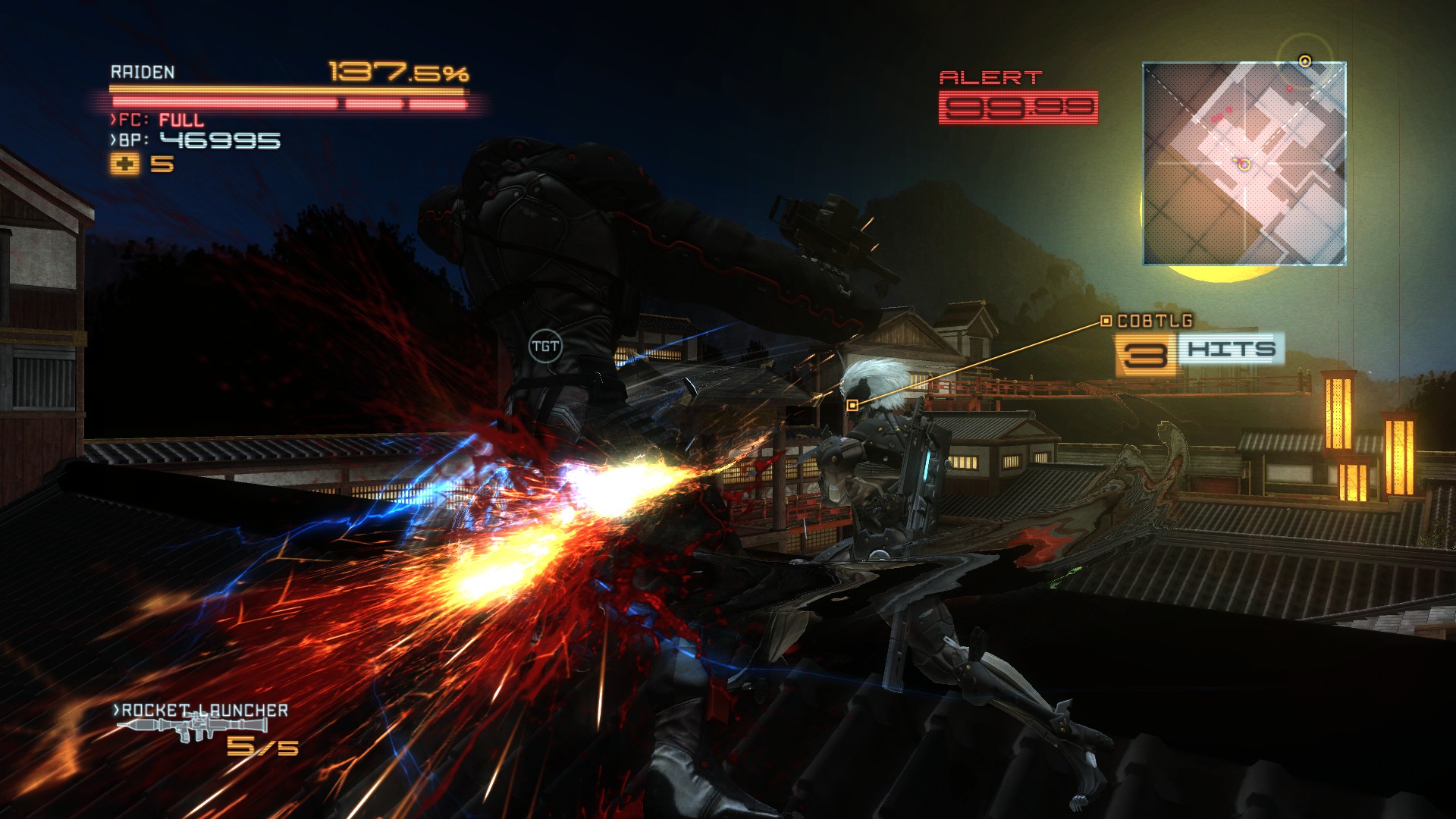
Task: Click the repair nanopaste item icon
Action: coord(125,164)
